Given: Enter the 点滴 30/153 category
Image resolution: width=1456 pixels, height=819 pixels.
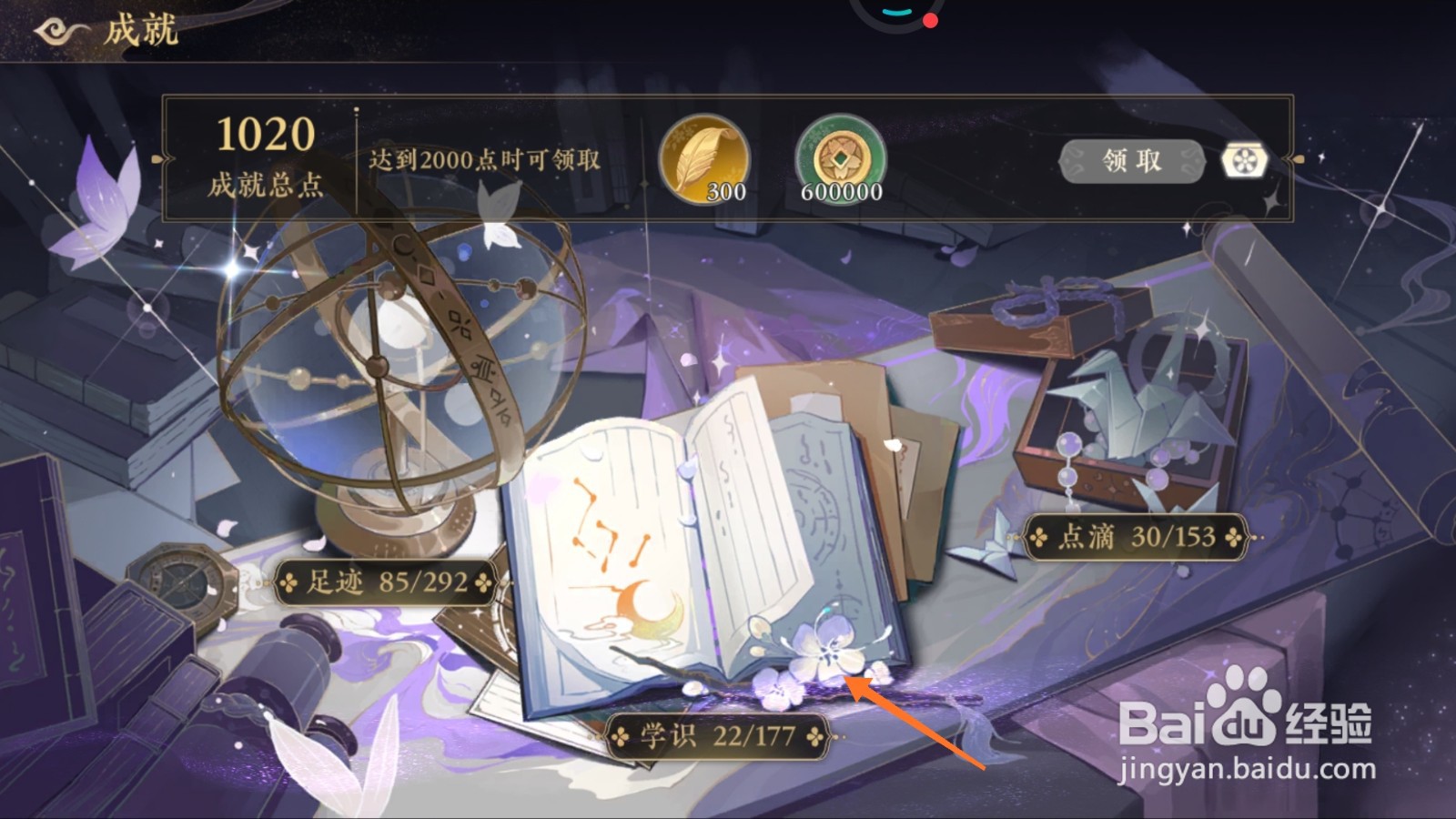Looking at the screenshot, I should click(1137, 539).
